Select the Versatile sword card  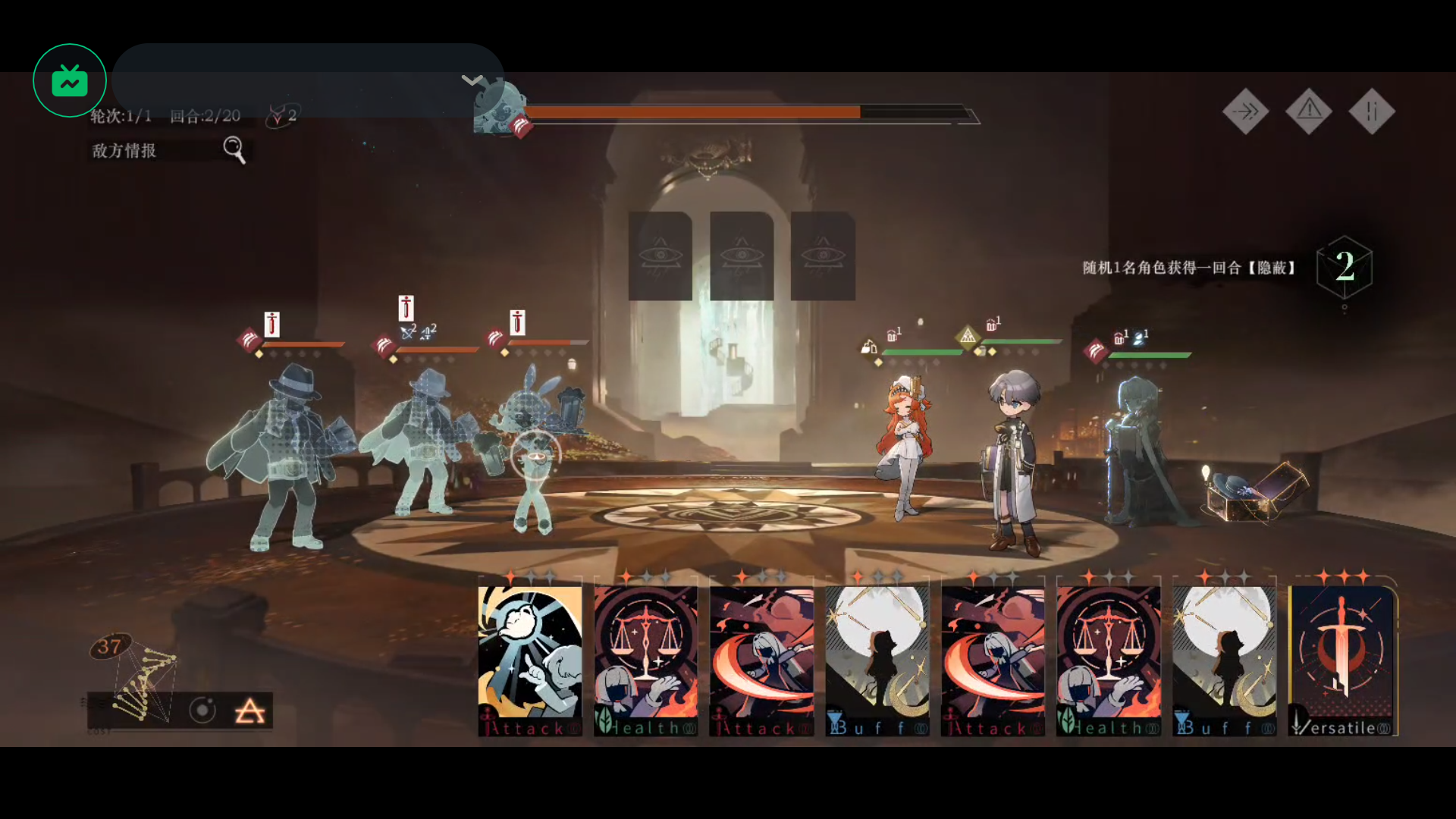point(1342,658)
